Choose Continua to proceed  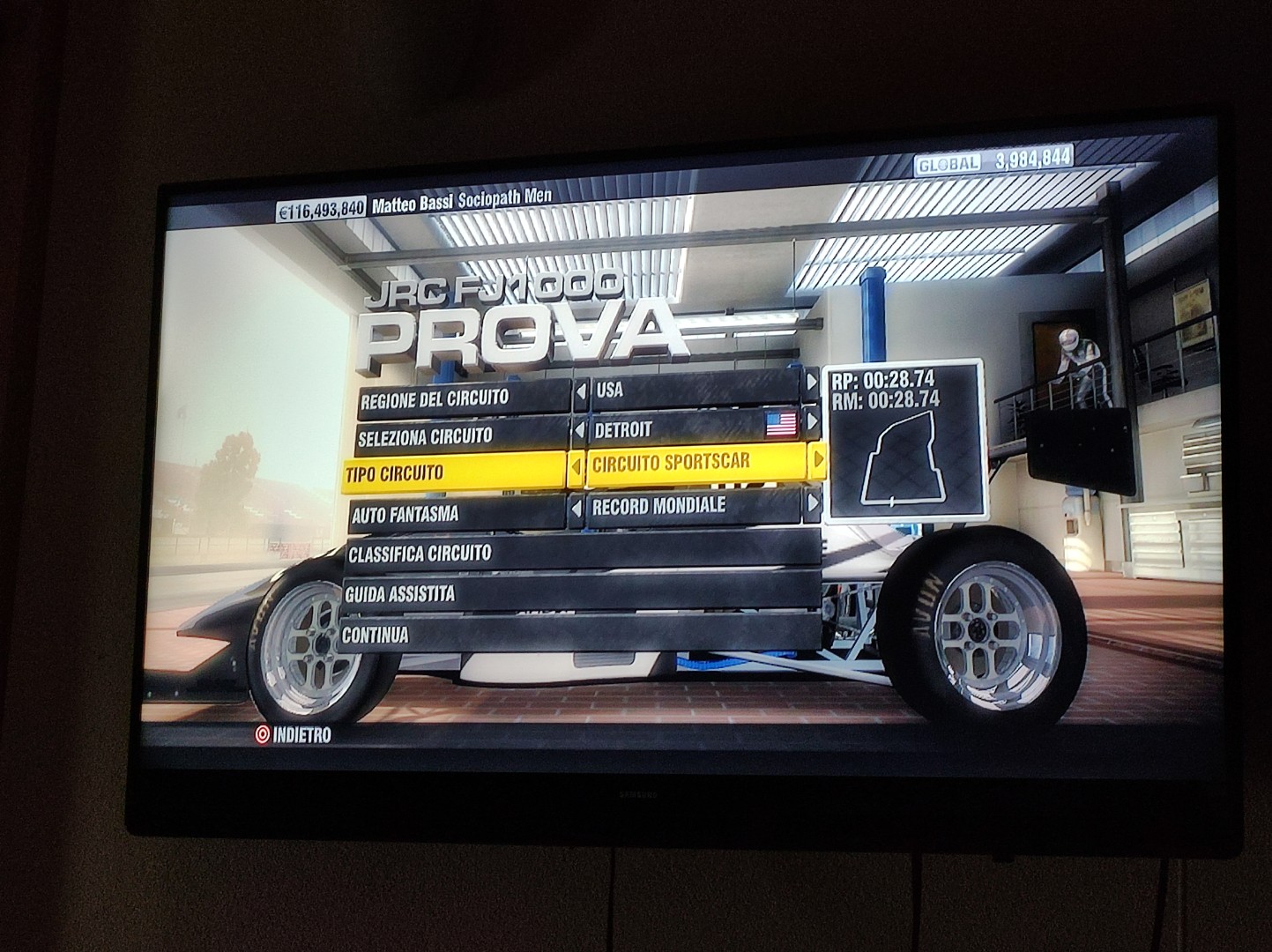click(x=577, y=634)
